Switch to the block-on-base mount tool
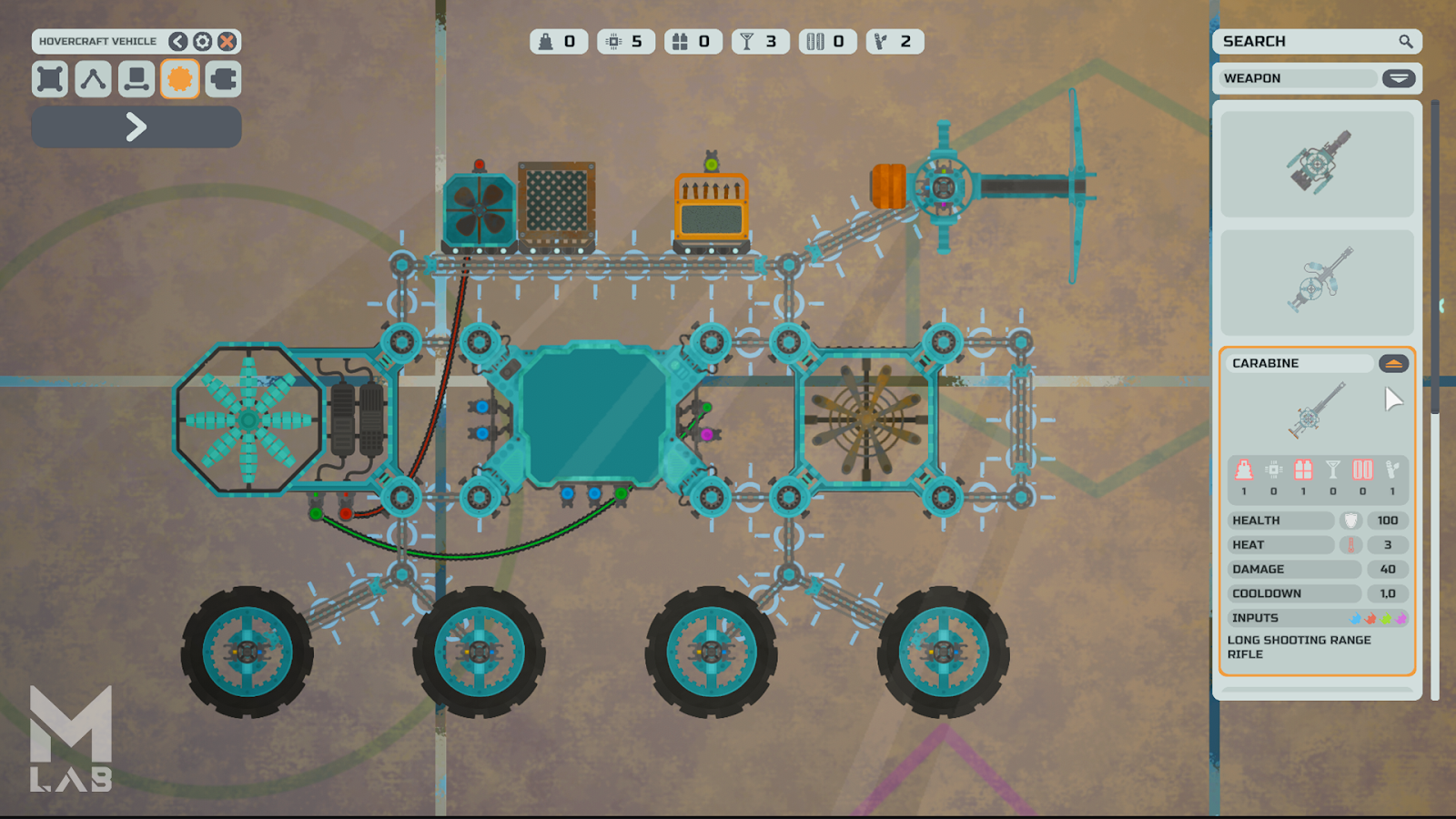The height and width of the screenshot is (819, 1456). (x=136, y=79)
